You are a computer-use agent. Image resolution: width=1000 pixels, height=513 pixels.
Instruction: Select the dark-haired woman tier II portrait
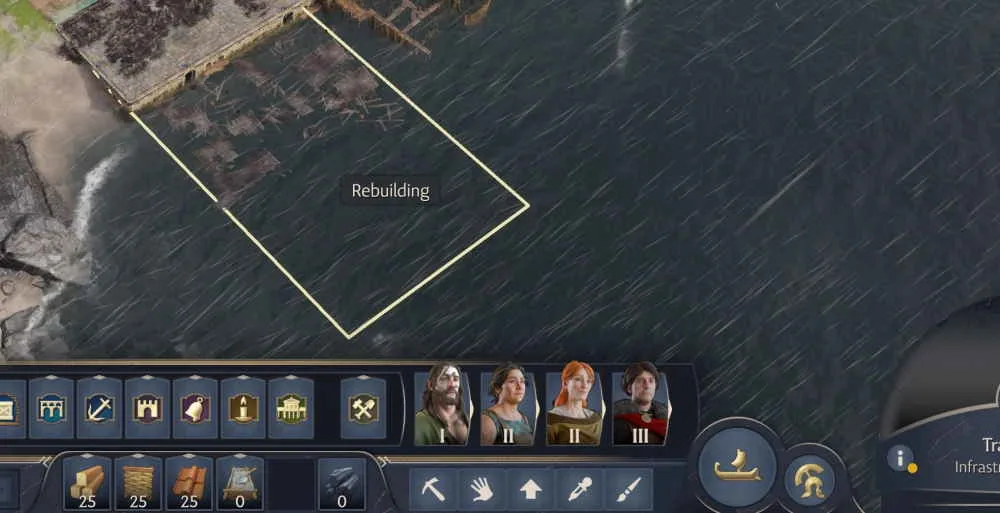pyautogui.click(x=507, y=404)
